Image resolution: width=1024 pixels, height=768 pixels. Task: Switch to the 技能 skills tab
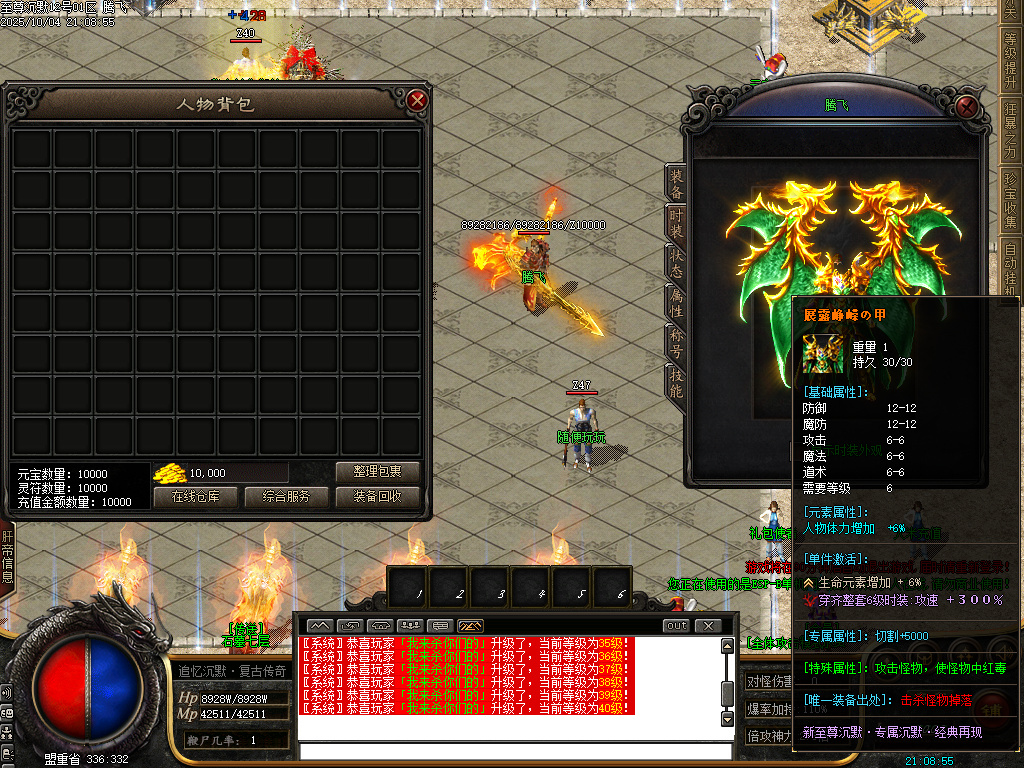point(676,382)
